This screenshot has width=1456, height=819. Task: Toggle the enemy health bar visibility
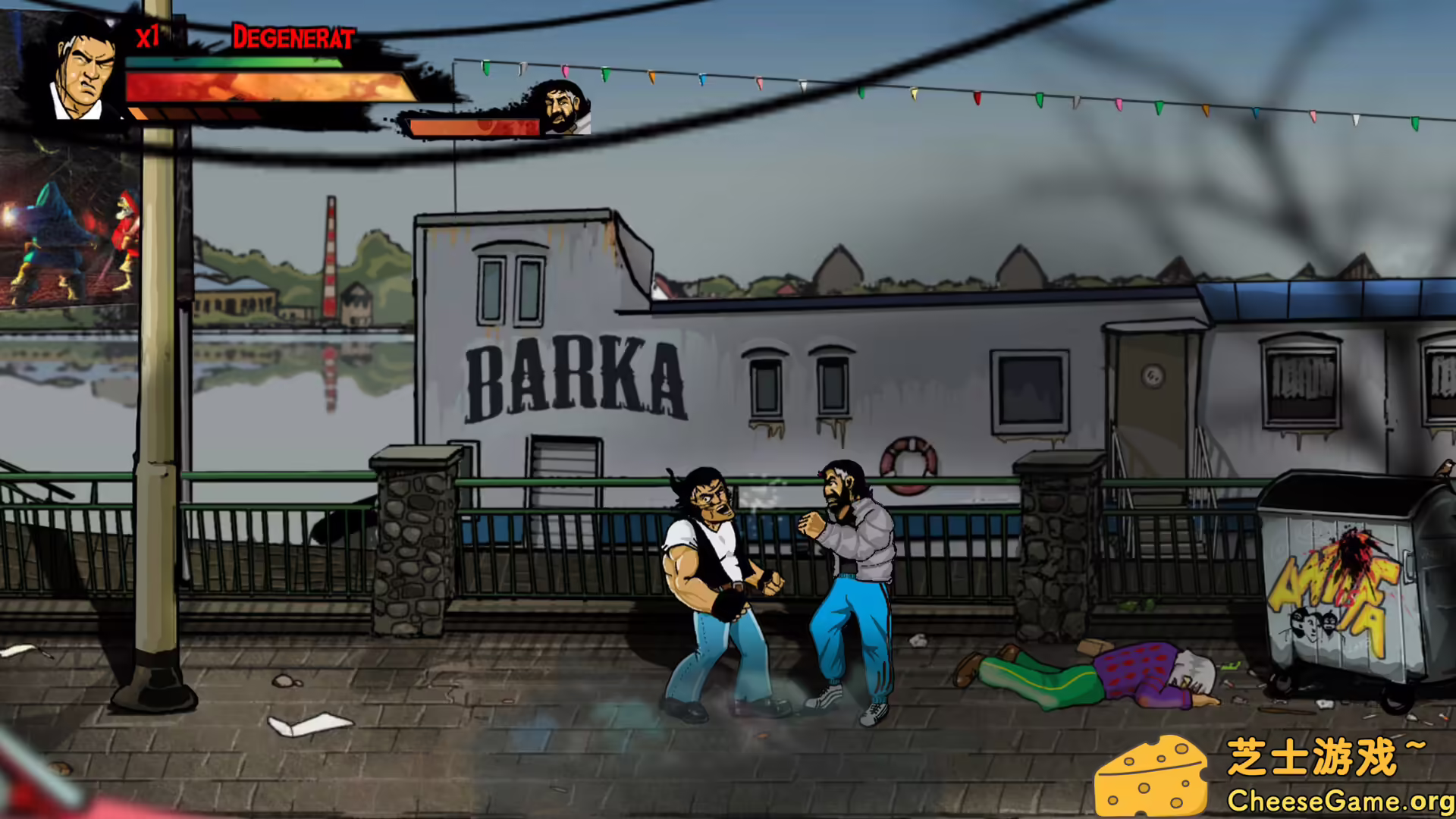click(x=474, y=127)
